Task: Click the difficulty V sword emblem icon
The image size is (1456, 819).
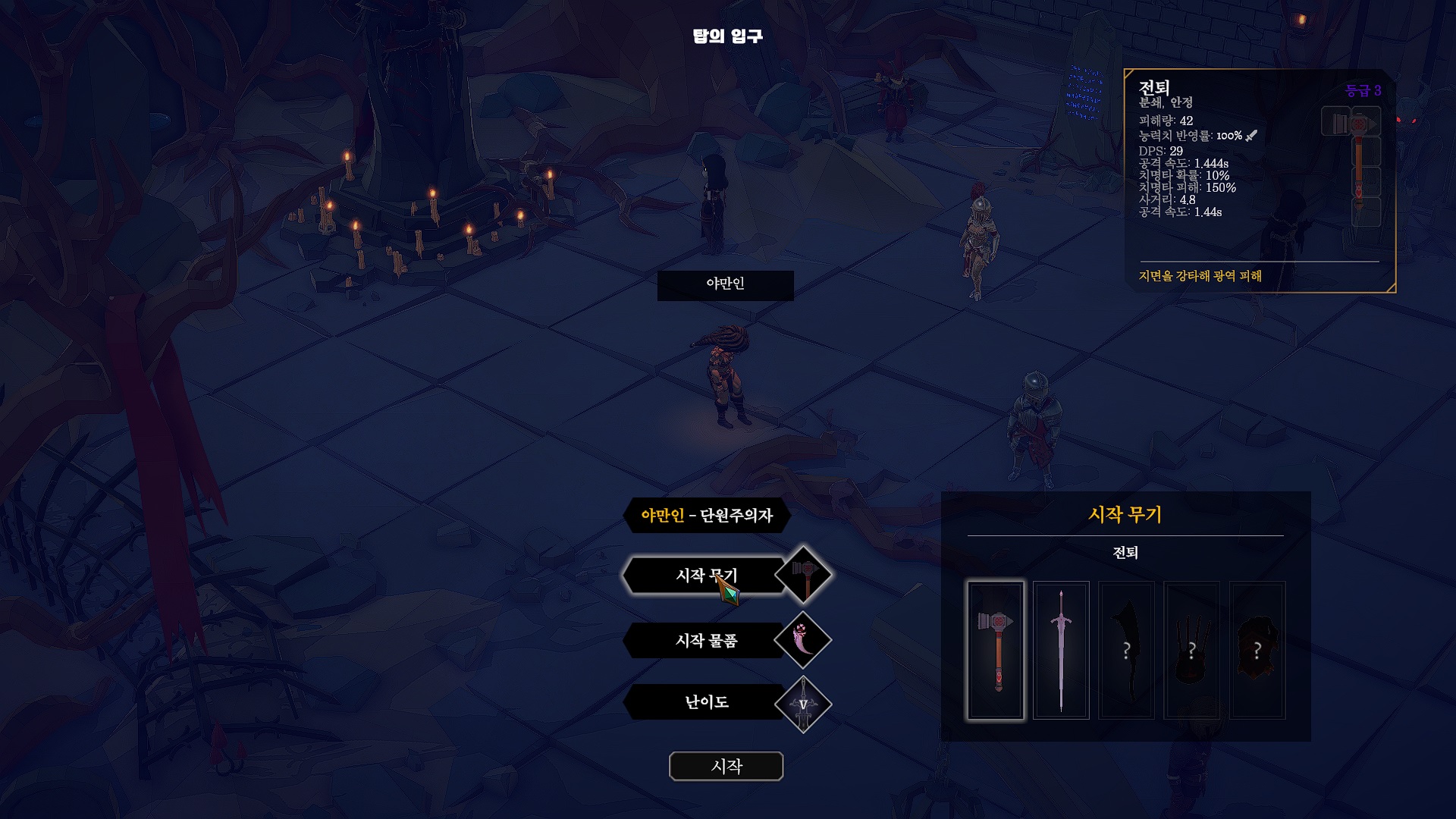Action: coord(803,704)
